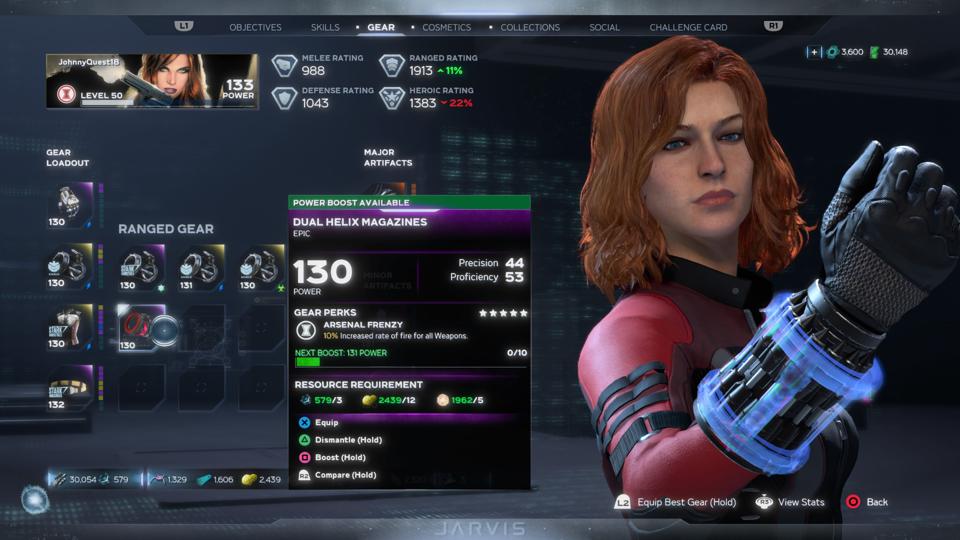
Task: Show the Challenge Card tab
Action: coord(688,27)
